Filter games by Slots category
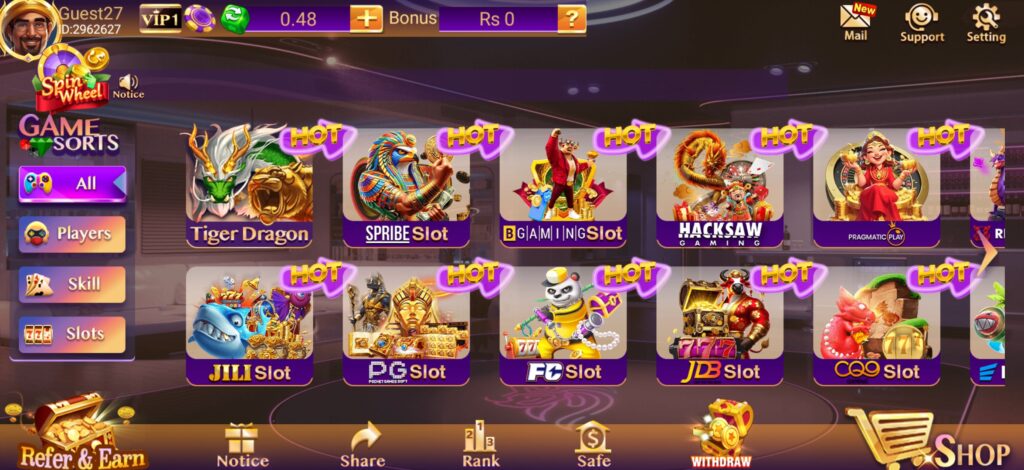Screen dimensions: 1024x470 point(72,334)
